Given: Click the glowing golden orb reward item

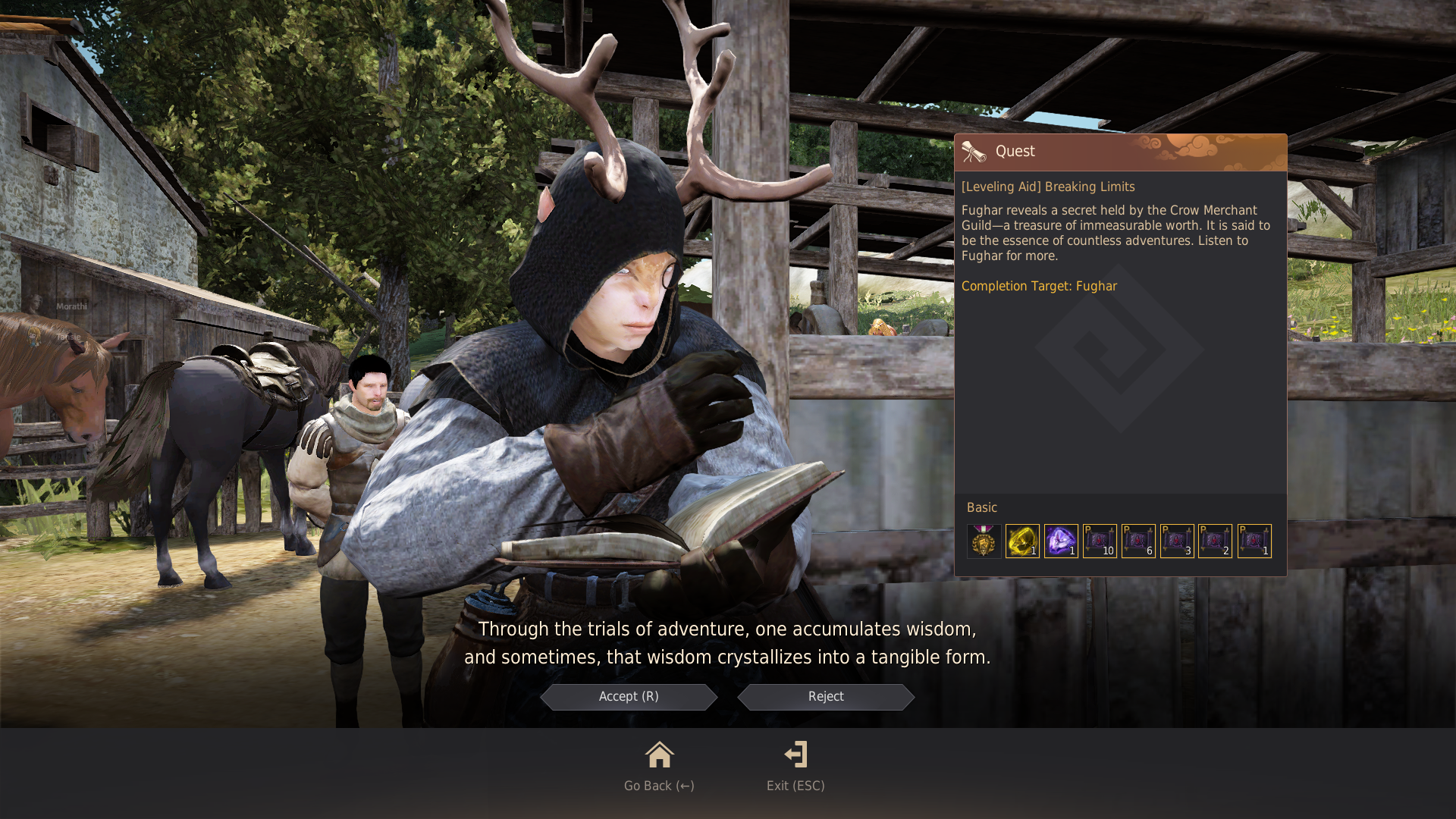Looking at the screenshot, I should click(x=1021, y=540).
